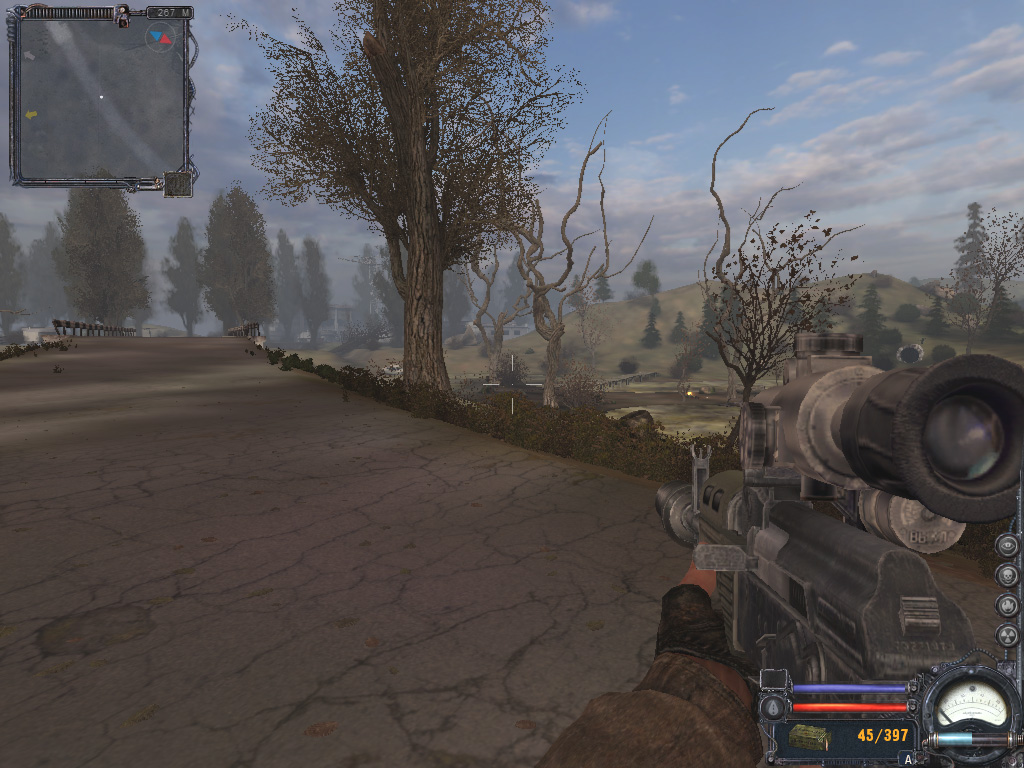Select the ammo box icon
The height and width of the screenshot is (768, 1024).
click(x=809, y=738)
